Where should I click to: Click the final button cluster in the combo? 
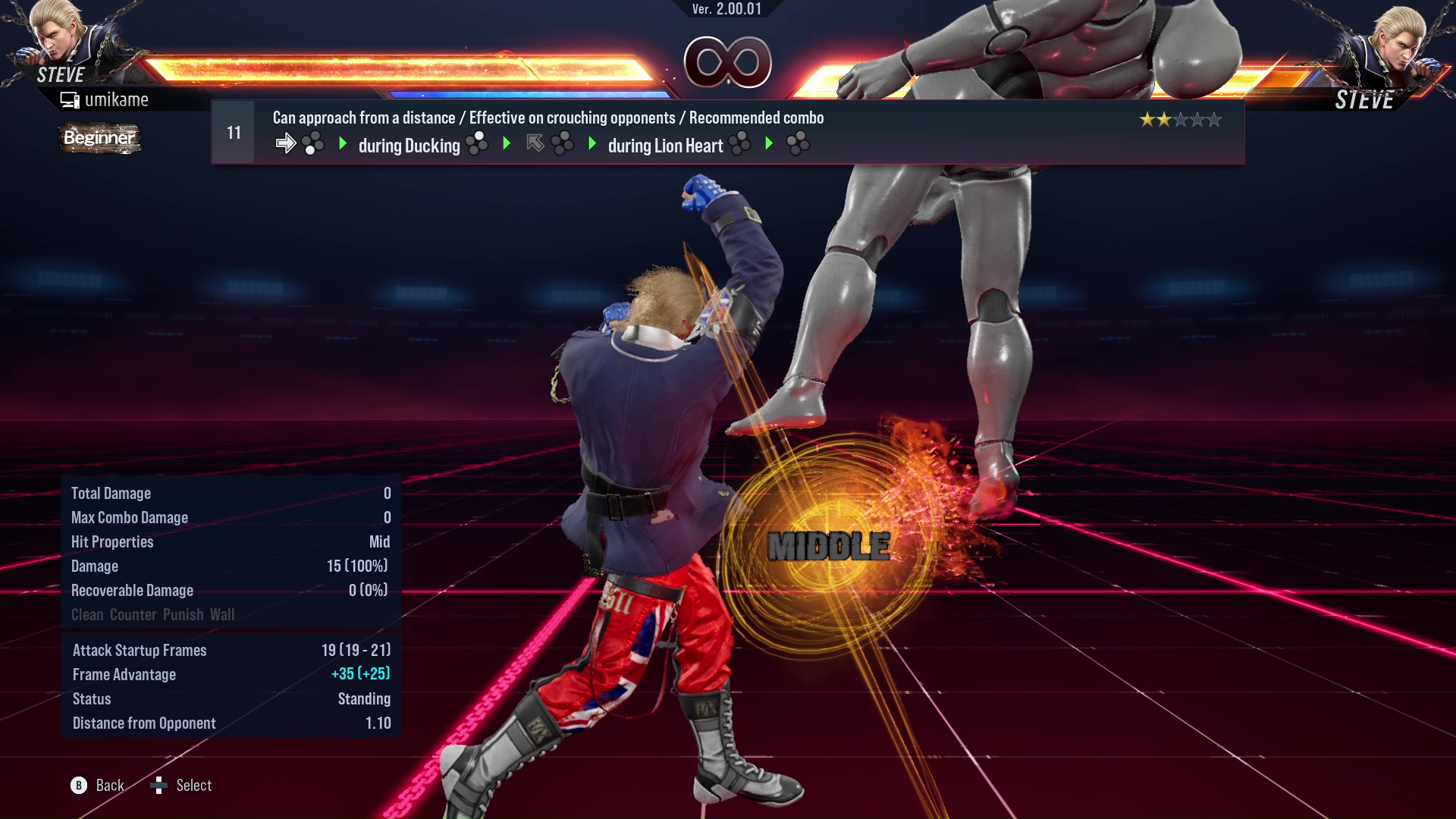(x=799, y=144)
